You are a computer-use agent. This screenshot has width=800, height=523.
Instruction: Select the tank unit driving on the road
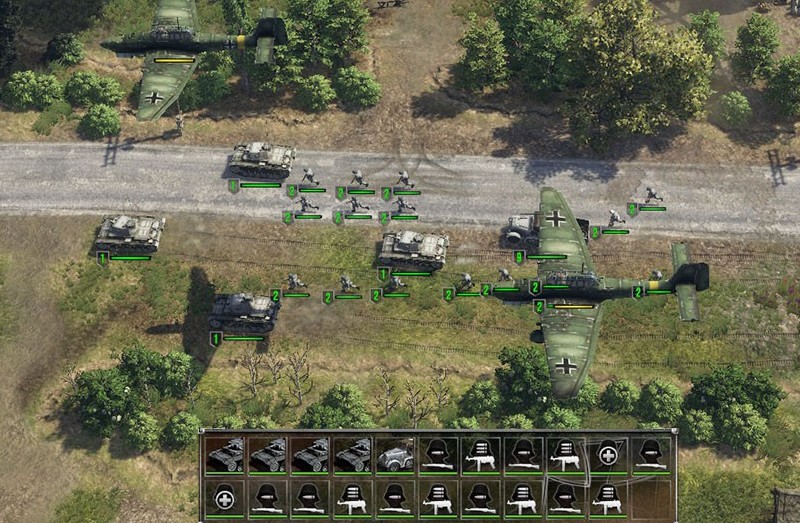click(263, 159)
